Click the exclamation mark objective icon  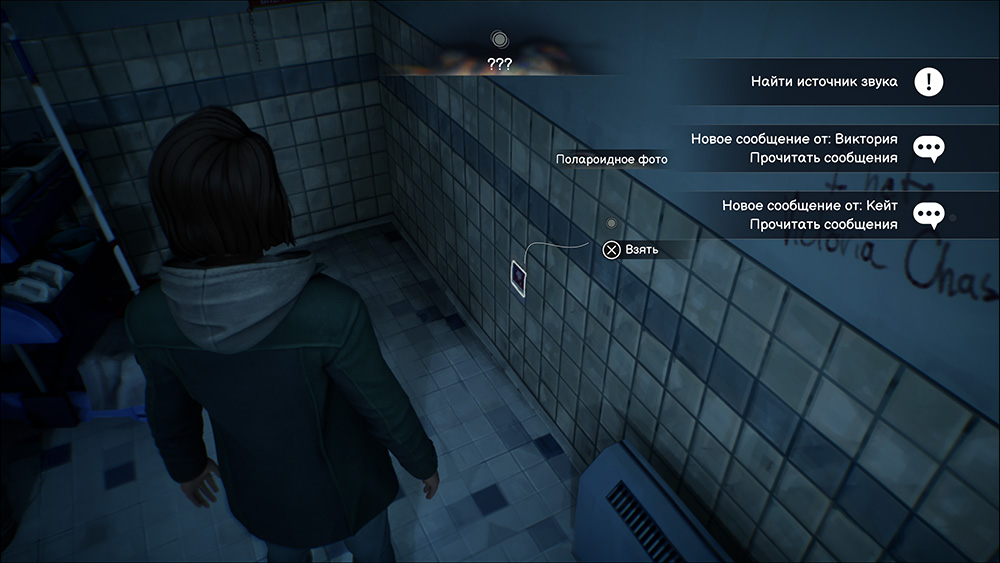[929, 82]
